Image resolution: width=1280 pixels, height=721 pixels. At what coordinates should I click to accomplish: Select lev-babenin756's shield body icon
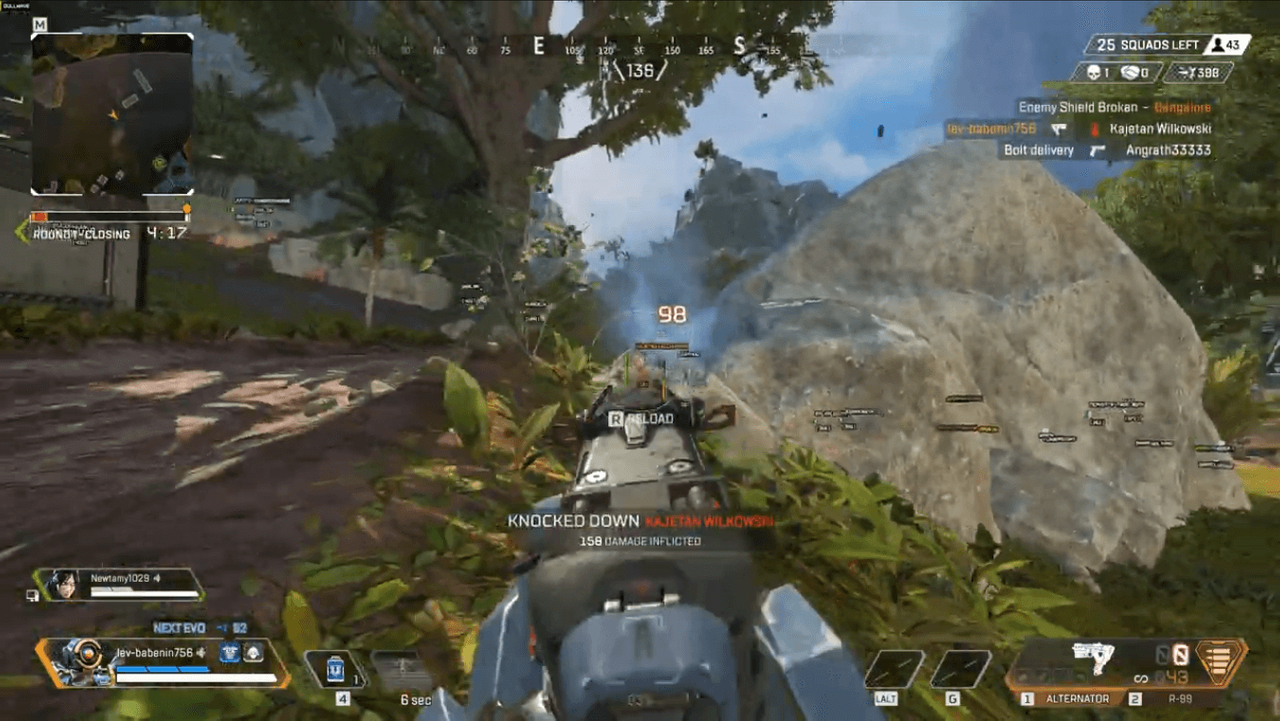pyautogui.click(x=229, y=654)
